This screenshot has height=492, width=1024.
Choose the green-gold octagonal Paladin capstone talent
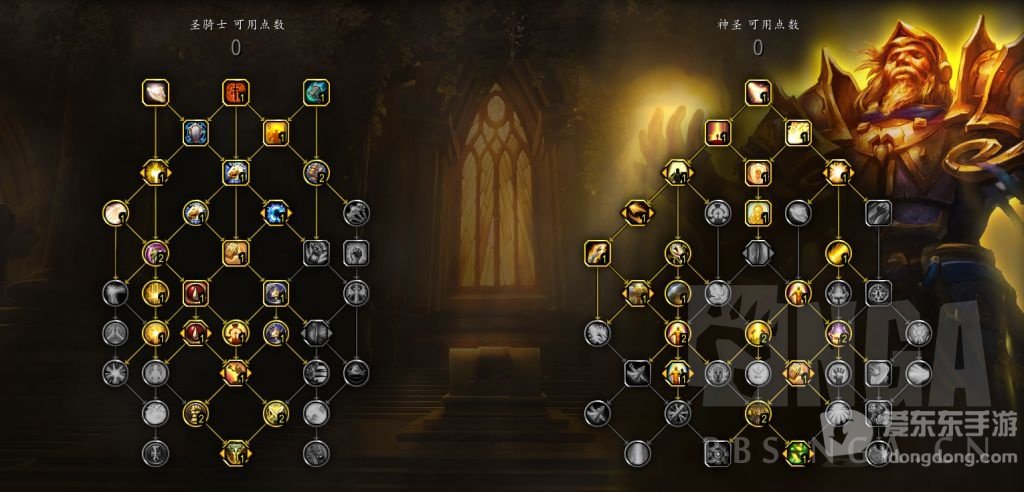(235, 452)
